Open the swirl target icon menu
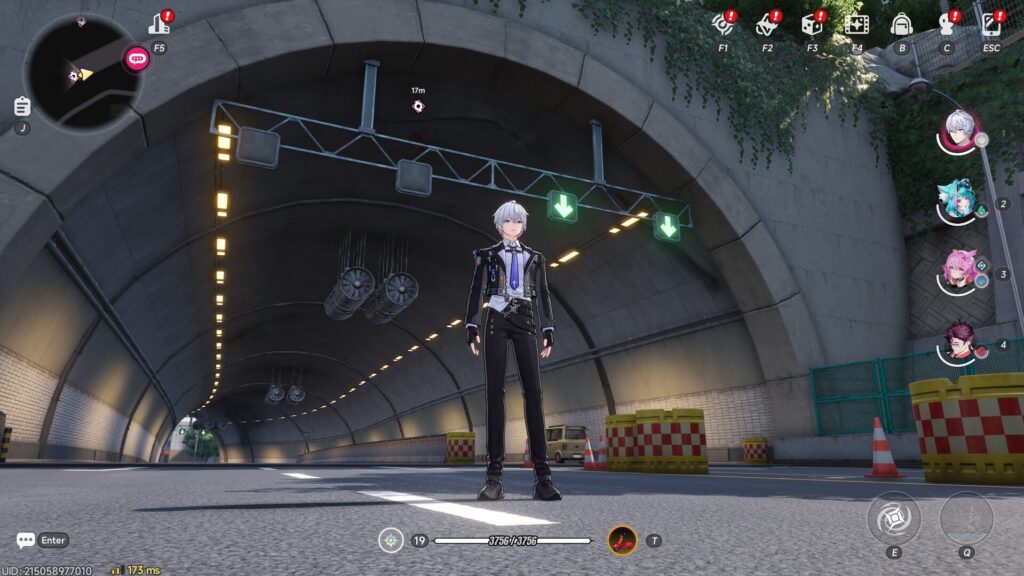The width and height of the screenshot is (1024, 576). coord(722,24)
